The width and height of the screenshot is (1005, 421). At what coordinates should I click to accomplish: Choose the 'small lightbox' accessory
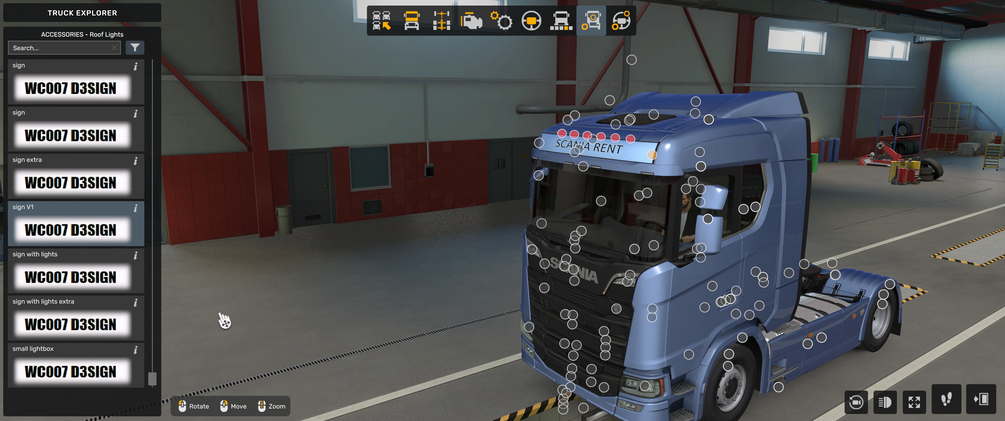71,371
